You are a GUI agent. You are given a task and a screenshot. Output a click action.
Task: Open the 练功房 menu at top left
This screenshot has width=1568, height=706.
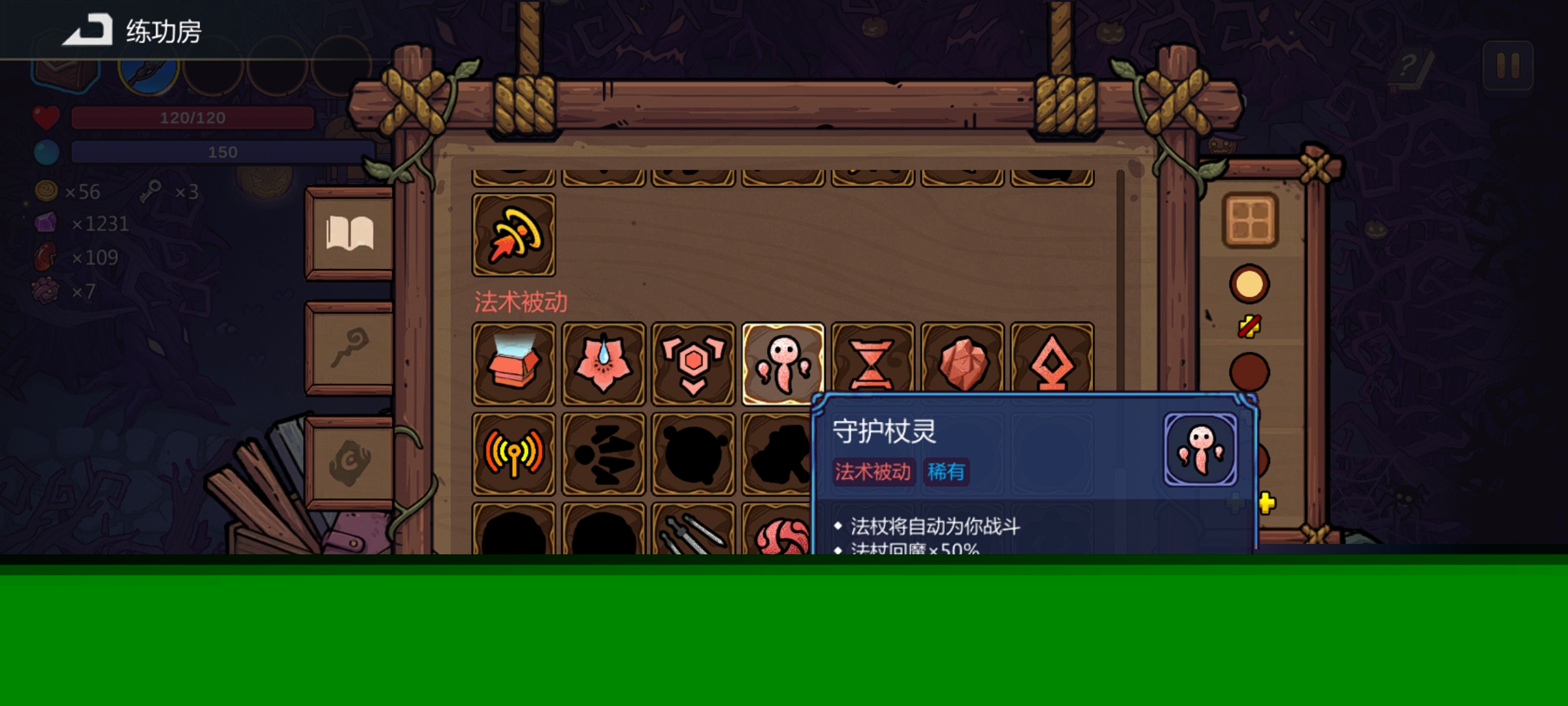[x=131, y=28]
